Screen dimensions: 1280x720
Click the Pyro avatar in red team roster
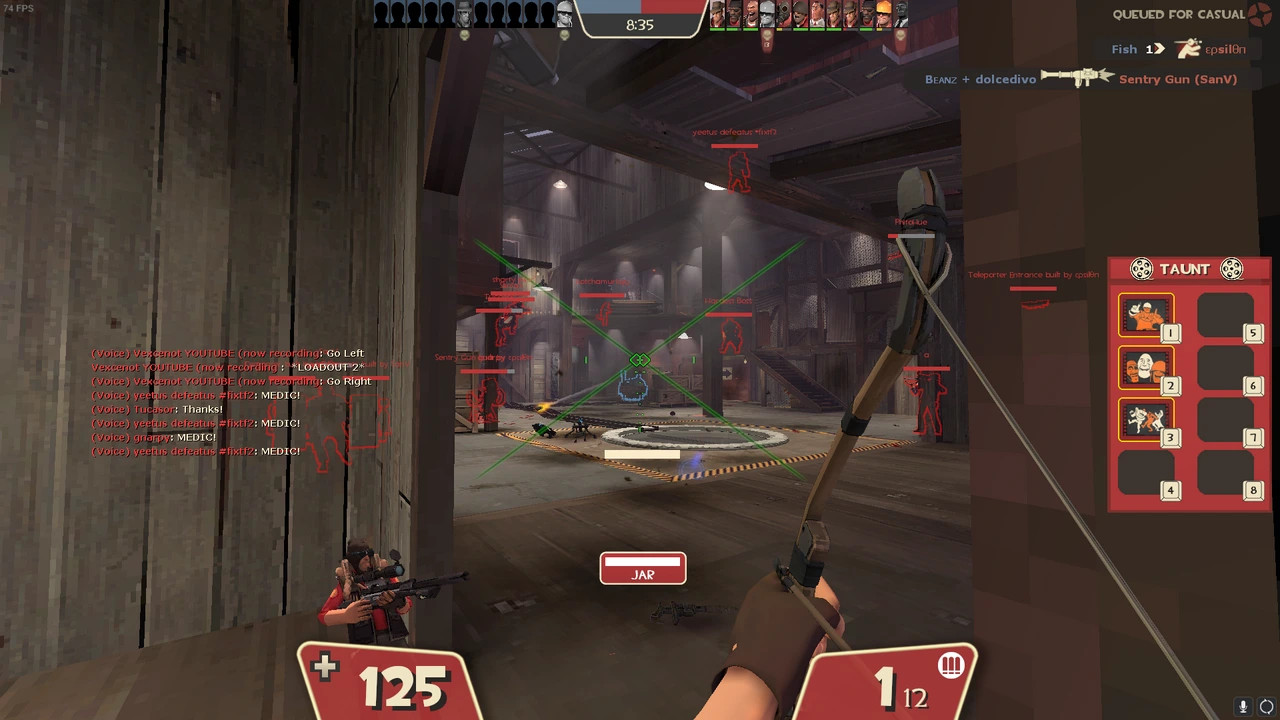(x=783, y=14)
